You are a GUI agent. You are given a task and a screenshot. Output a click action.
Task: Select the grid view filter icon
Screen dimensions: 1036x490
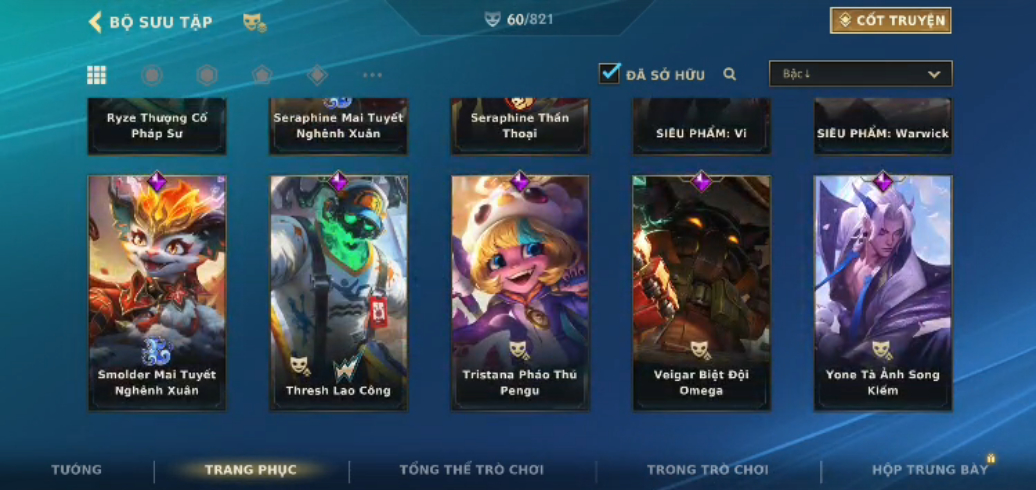pos(97,75)
